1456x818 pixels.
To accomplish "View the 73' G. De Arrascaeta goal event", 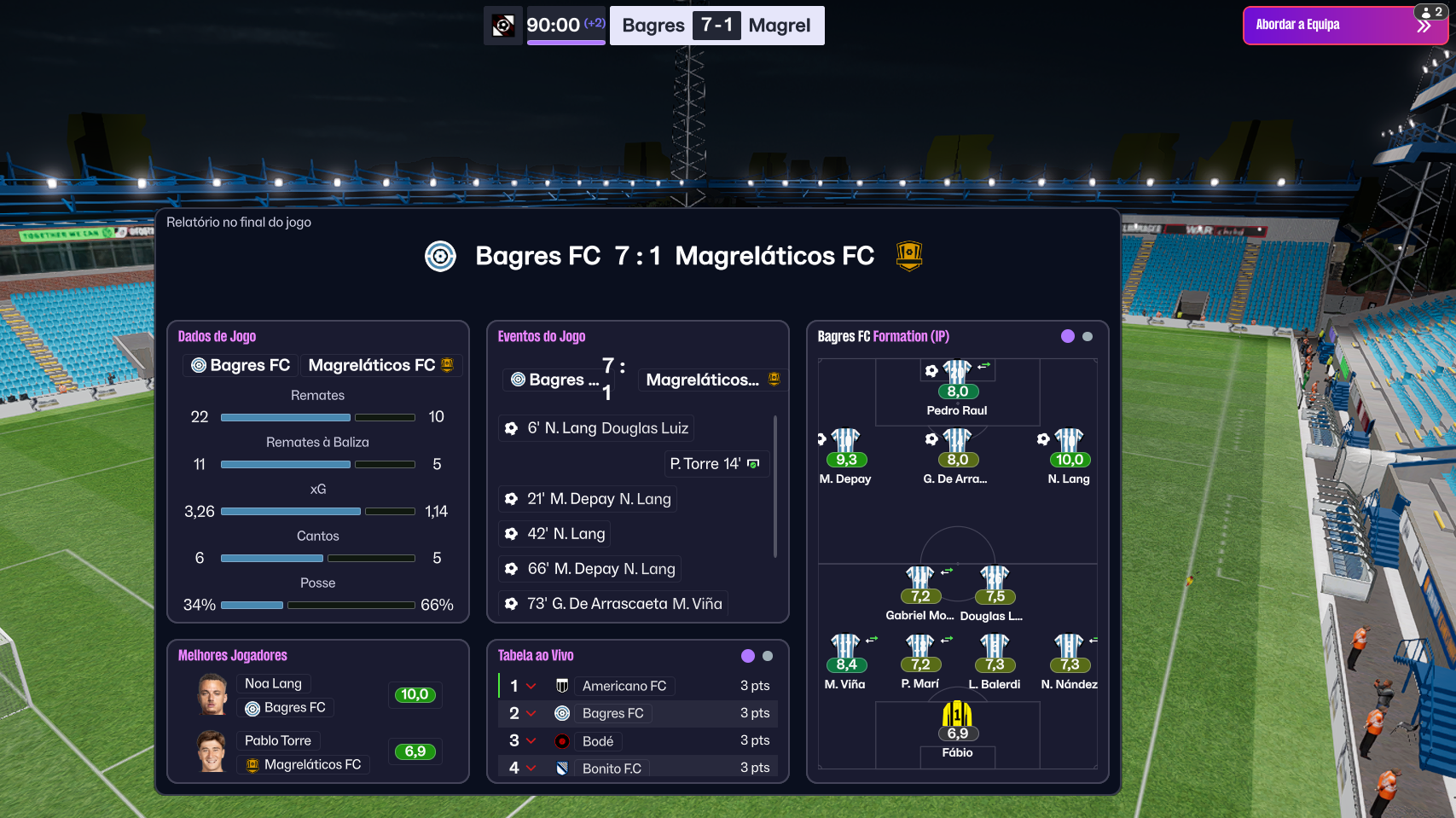I will coord(613,604).
